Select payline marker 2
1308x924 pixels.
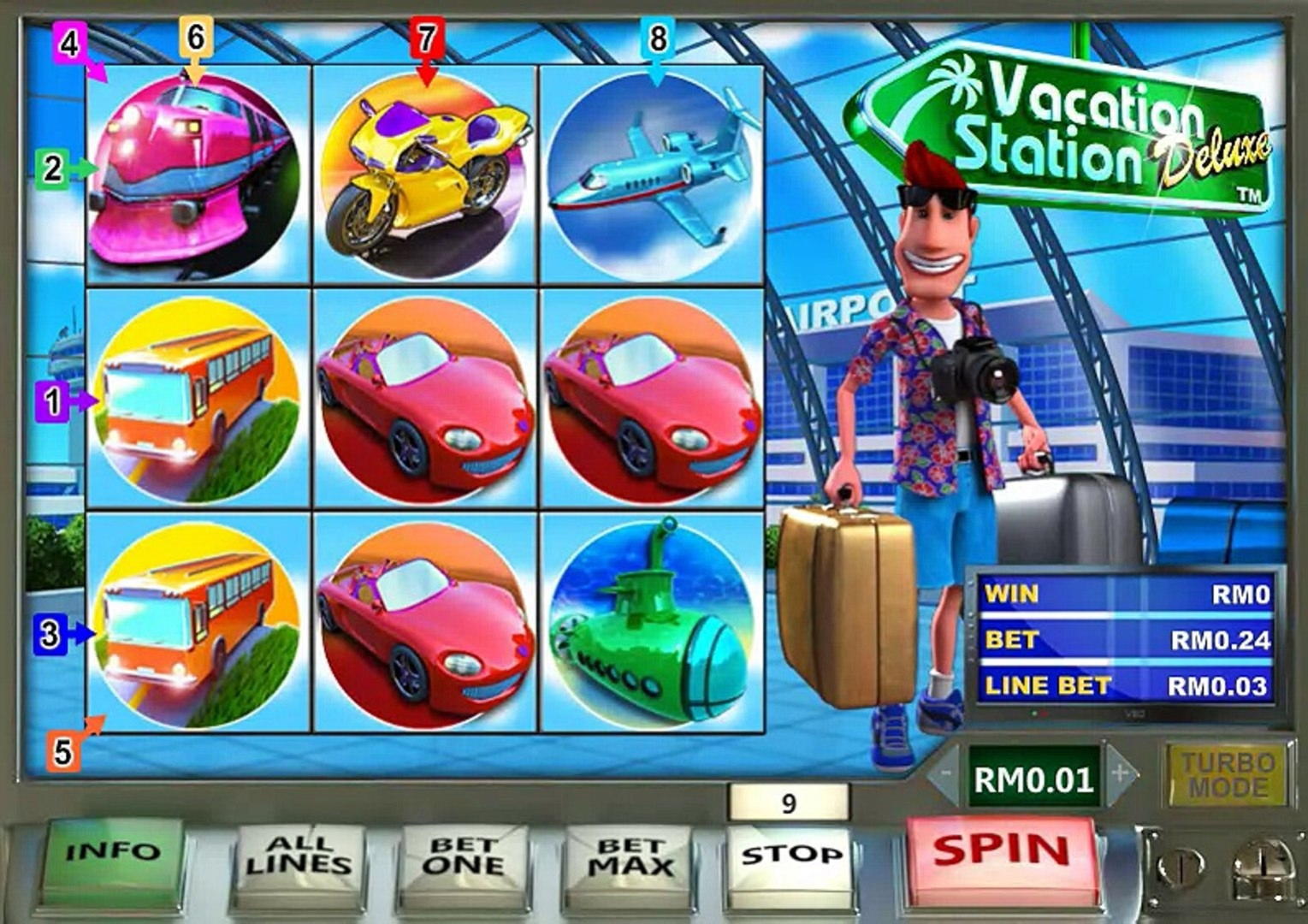(52, 169)
